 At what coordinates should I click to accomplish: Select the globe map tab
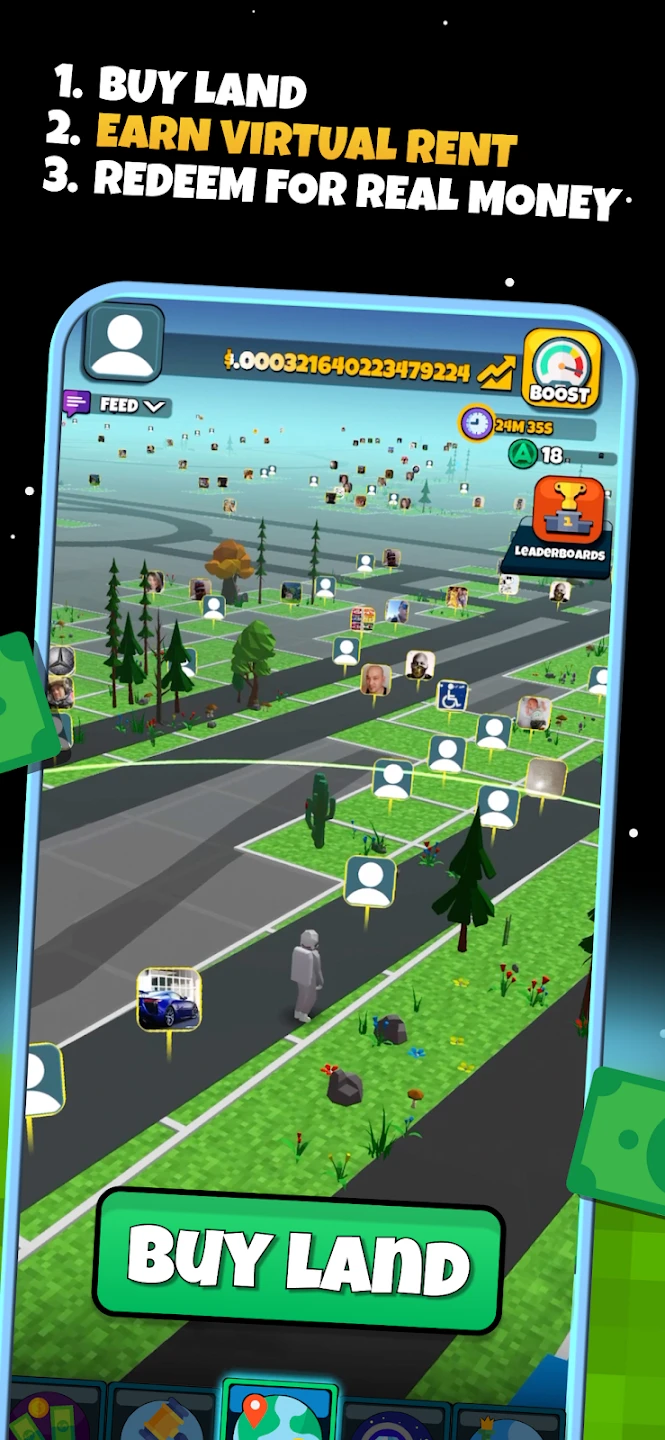(278, 1412)
